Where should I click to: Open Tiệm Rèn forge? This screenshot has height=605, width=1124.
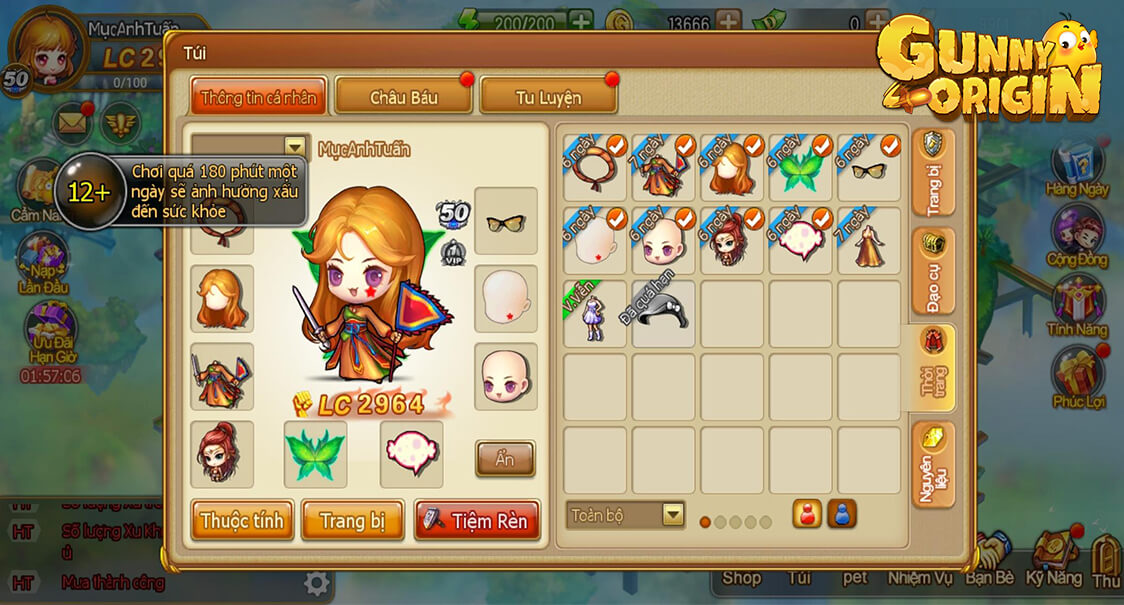tap(477, 521)
